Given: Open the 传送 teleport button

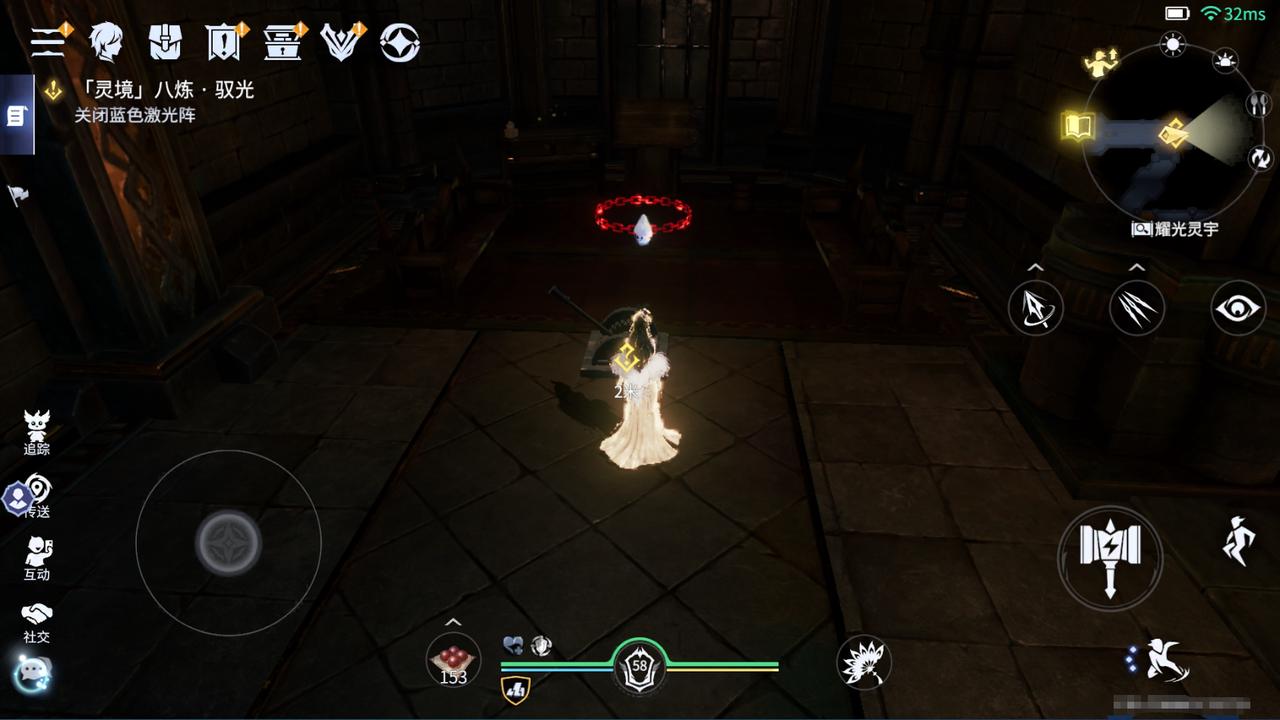Looking at the screenshot, I should (37, 496).
